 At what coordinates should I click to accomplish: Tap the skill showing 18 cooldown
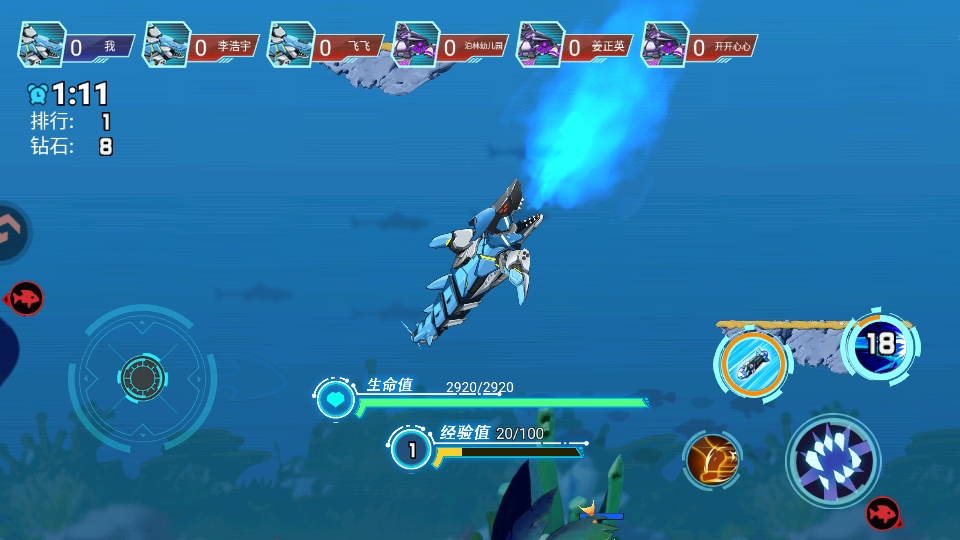pyautogui.click(x=880, y=345)
